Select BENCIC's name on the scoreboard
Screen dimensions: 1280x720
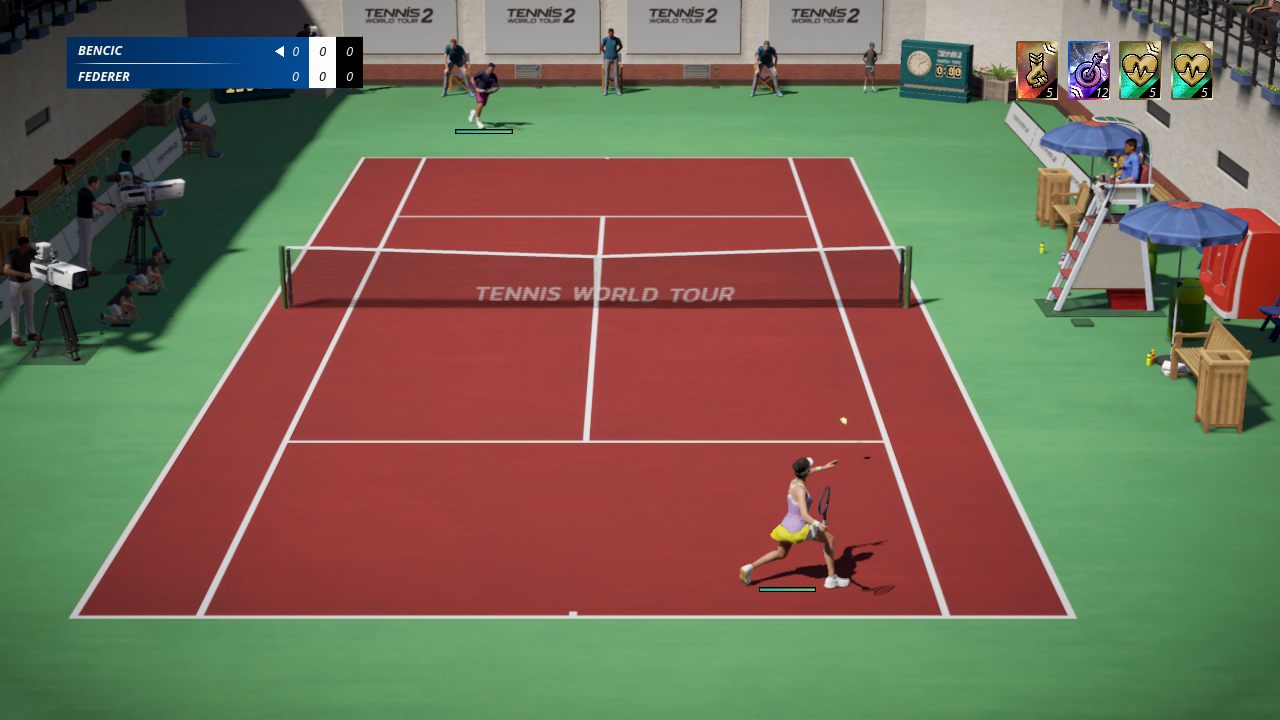tap(100, 50)
